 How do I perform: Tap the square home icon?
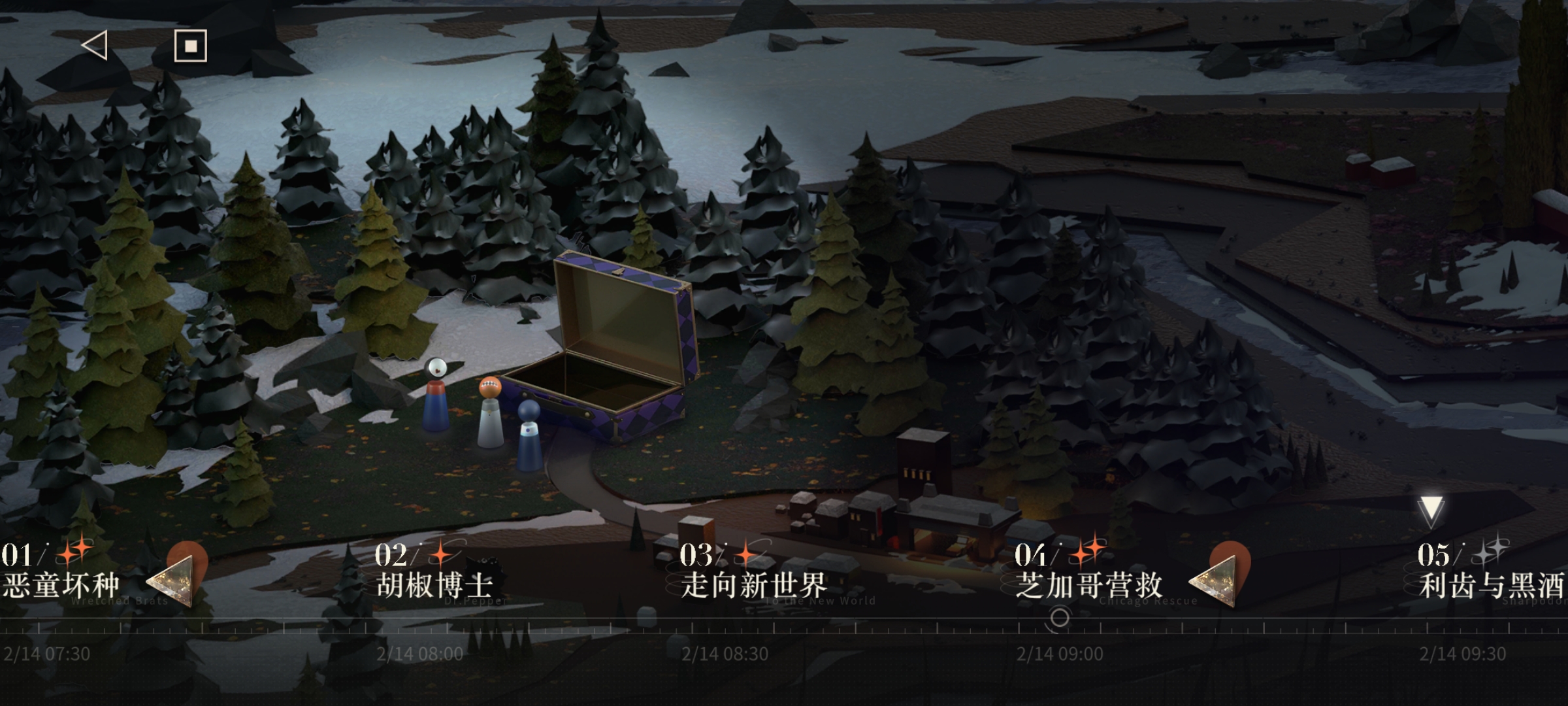[191, 46]
